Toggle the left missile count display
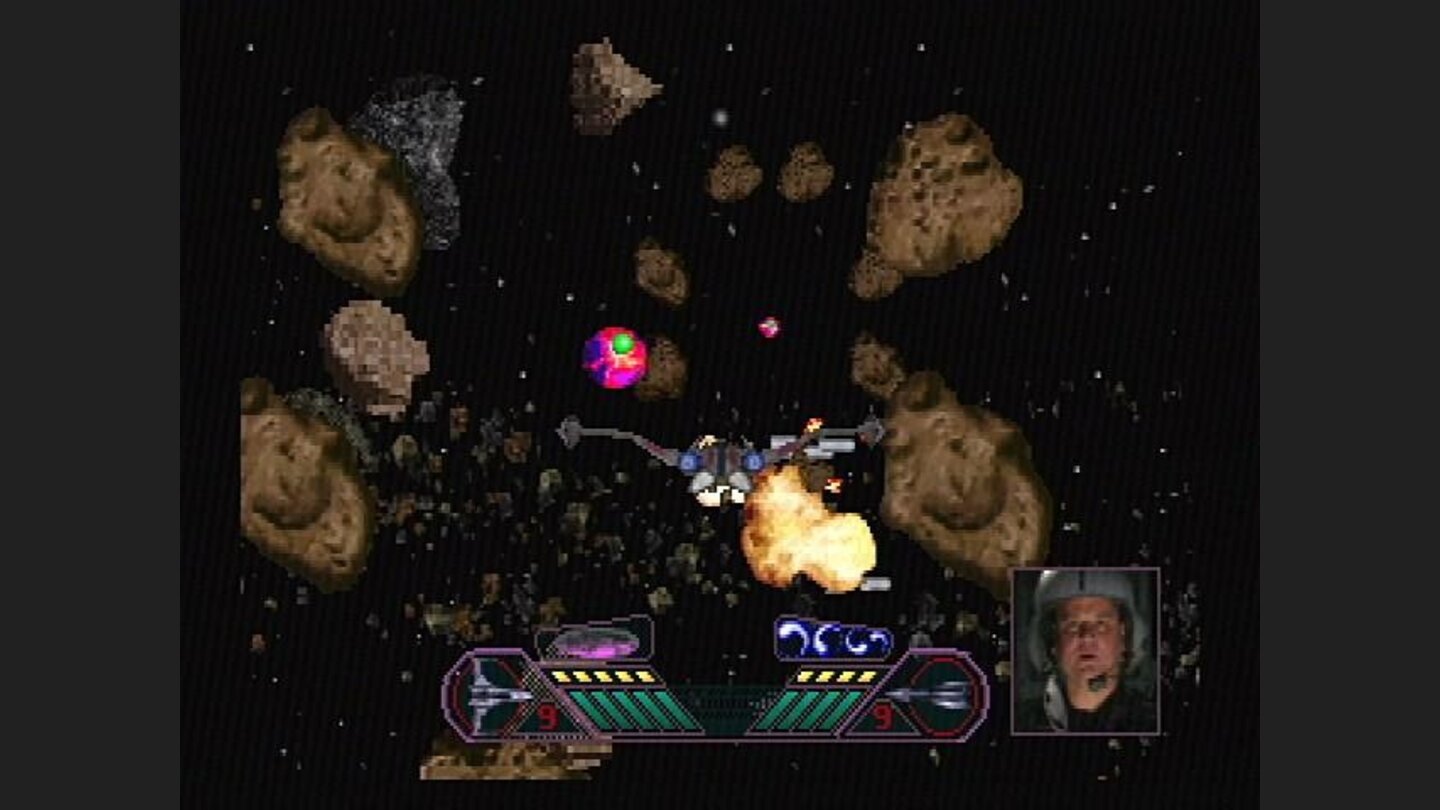Viewport: 1440px width, 810px height. click(547, 717)
